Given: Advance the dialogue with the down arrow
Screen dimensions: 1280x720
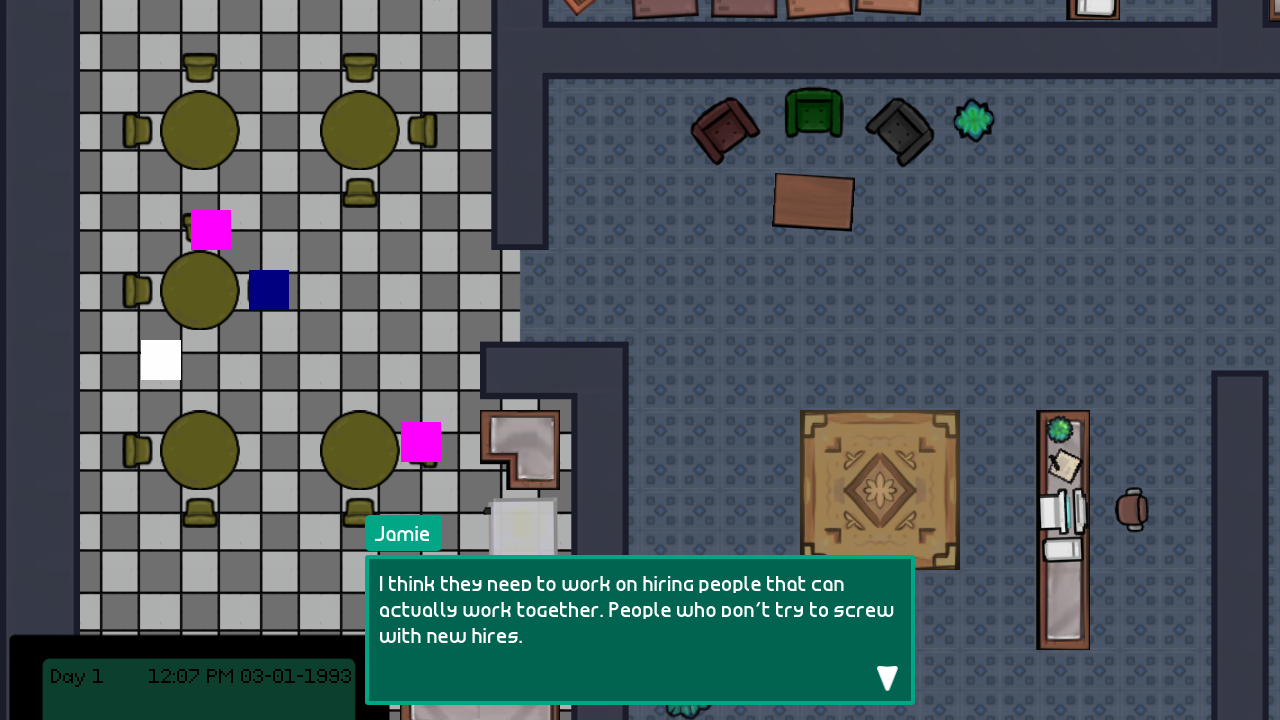Looking at the screenshot, I should pyautogui.click(x=887, y=678).
